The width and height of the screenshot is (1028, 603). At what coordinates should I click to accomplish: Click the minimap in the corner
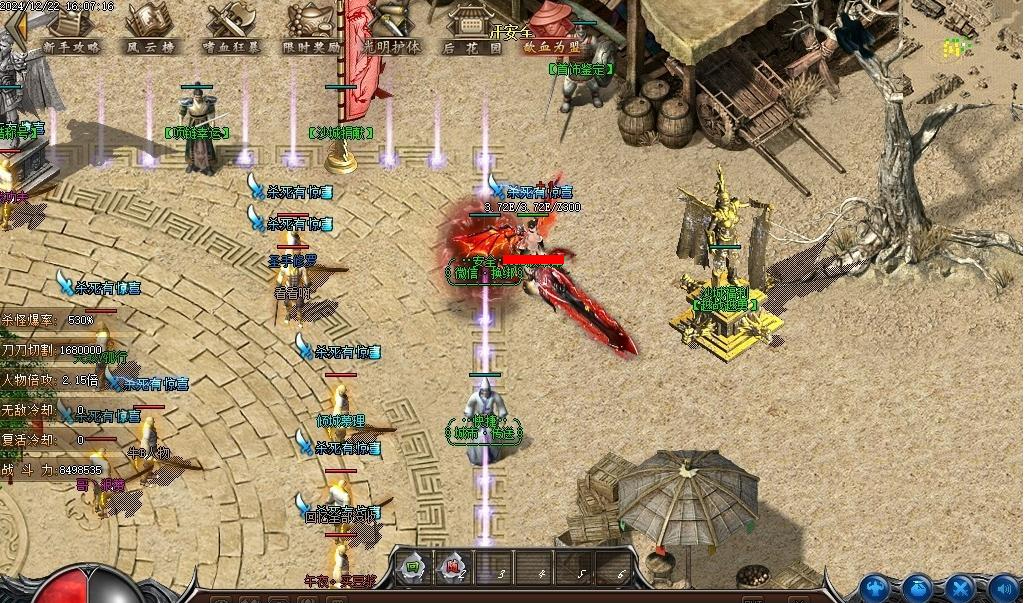click(x=964, y=35)
